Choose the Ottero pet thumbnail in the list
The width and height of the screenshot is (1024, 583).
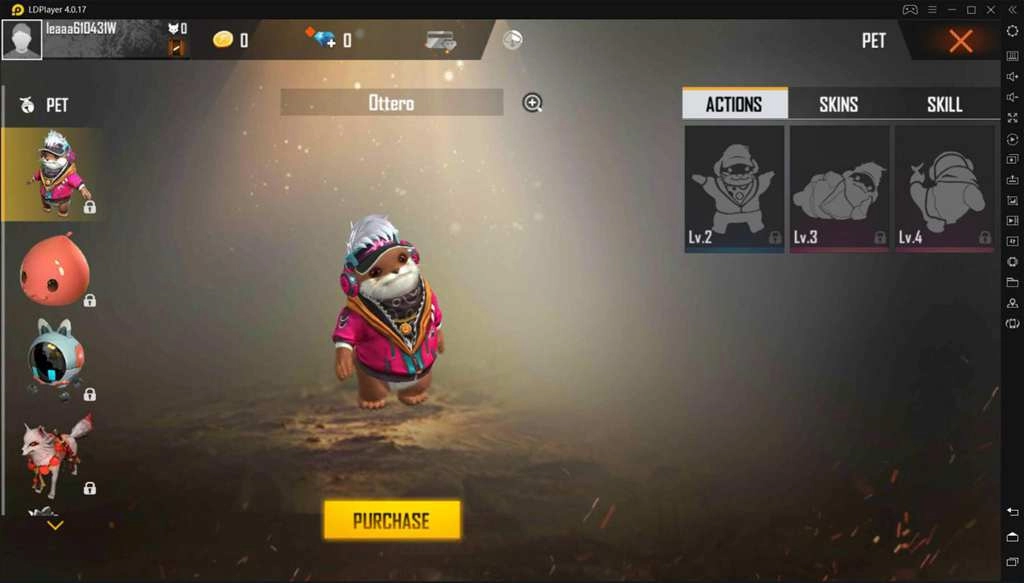[x=56, y=174]
